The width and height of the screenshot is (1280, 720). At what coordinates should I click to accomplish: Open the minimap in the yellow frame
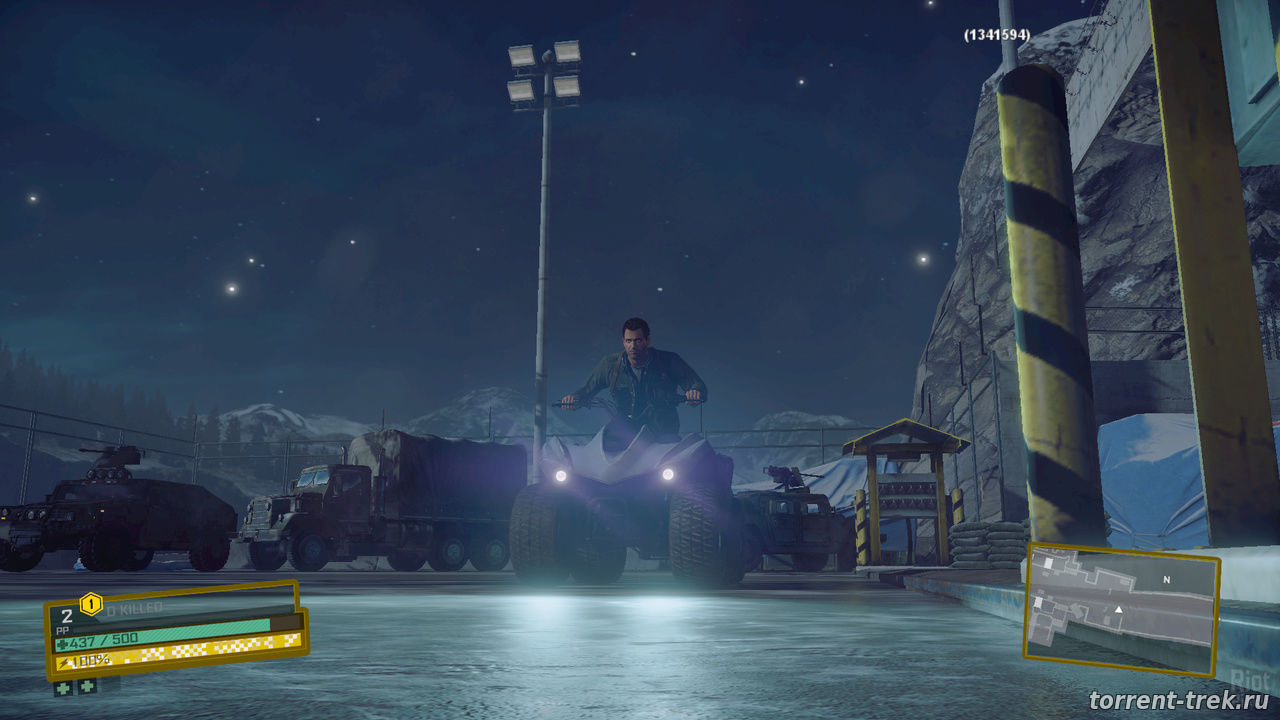(x=1121, y=610)
